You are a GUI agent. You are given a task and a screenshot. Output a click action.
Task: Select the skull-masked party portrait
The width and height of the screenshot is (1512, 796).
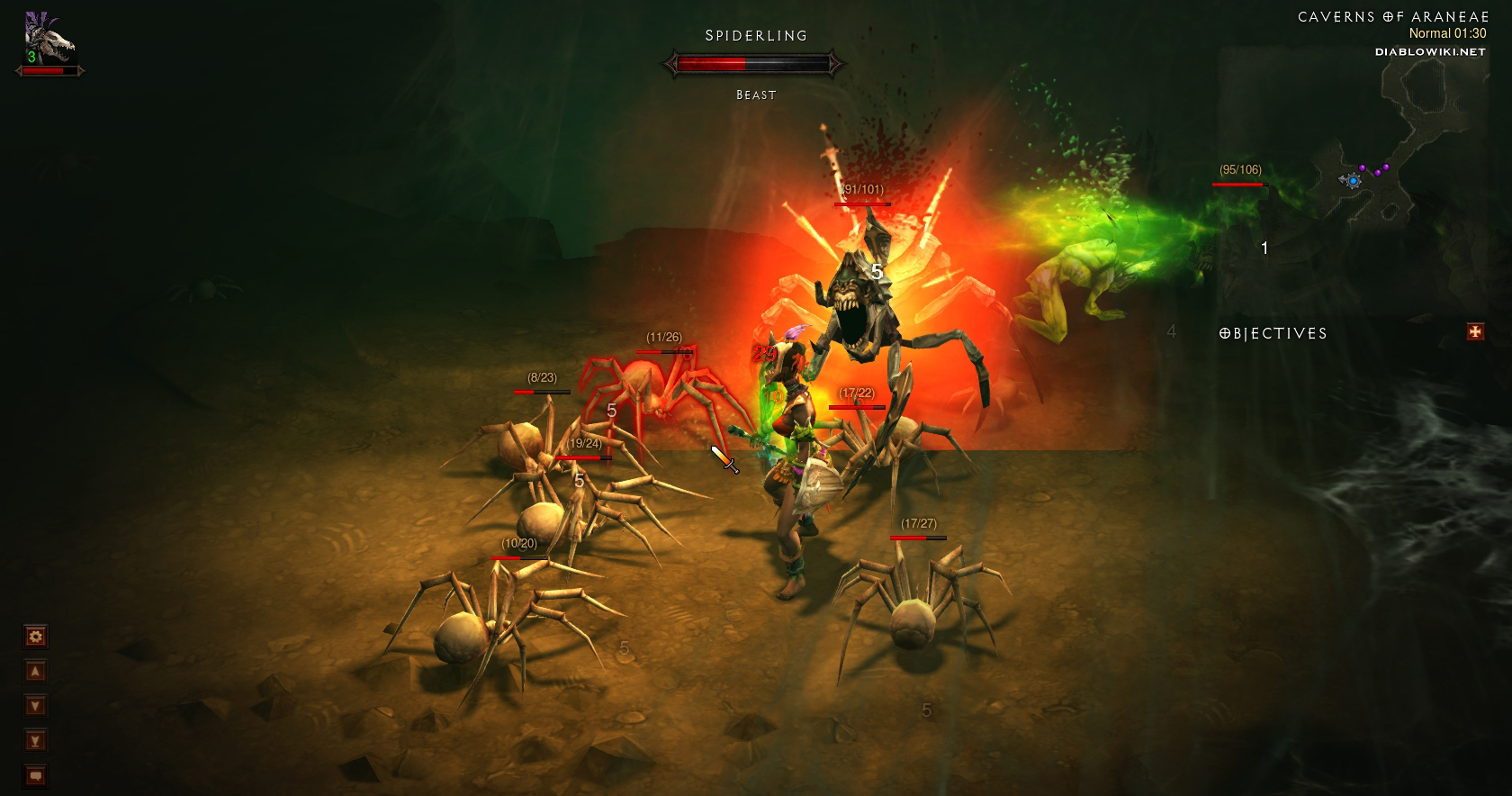[49, 42]
